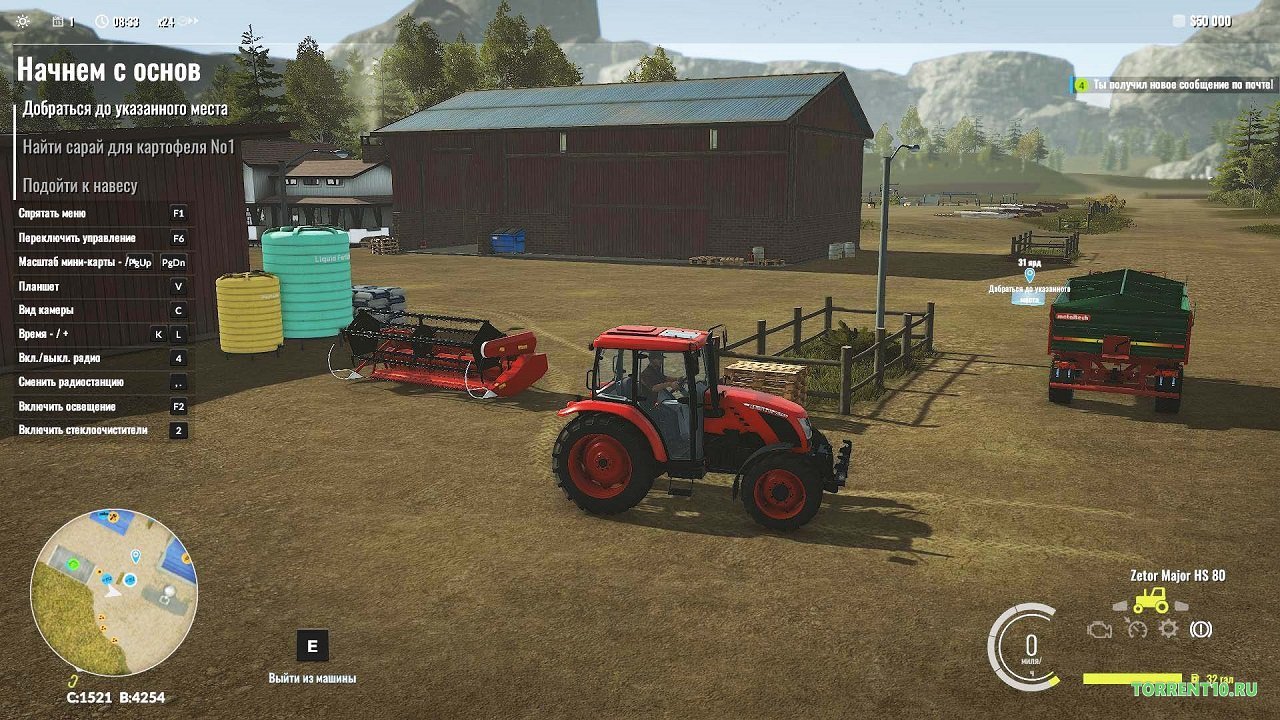Click the calendar day icon
The image size is (1280, 720).
(58, 21)
